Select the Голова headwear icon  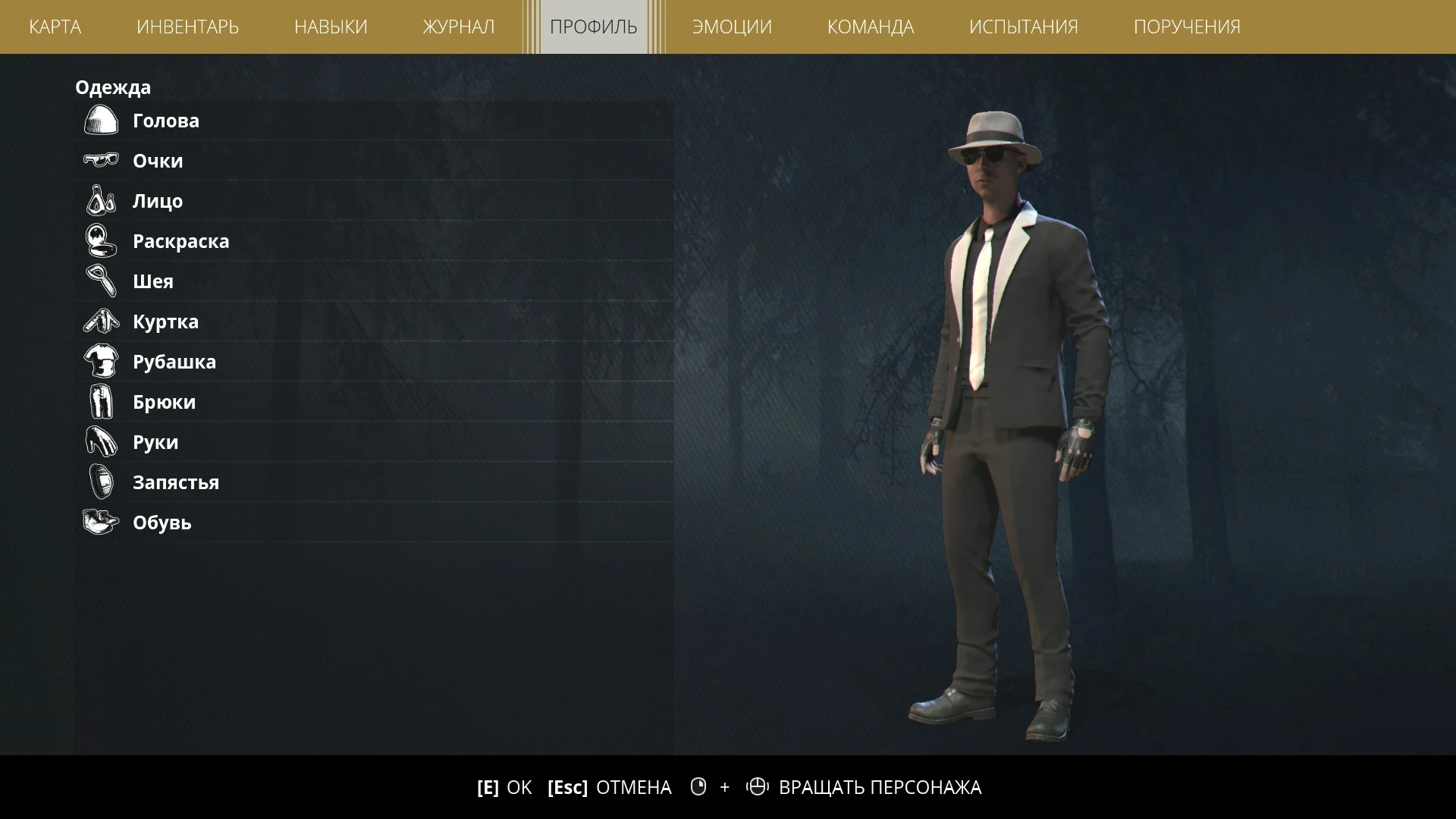[100, 120]
